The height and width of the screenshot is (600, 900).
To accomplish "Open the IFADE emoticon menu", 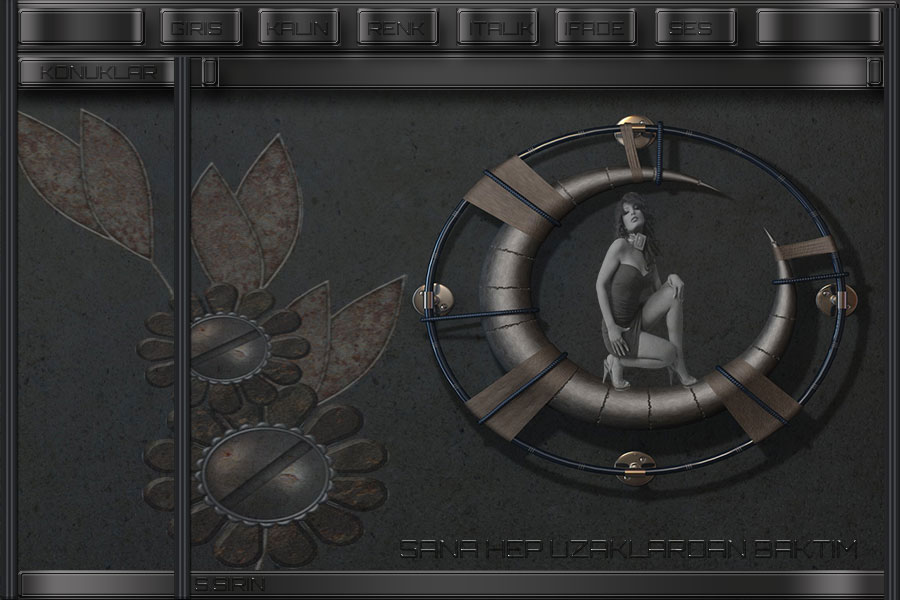I will click(x=593, y=28).
